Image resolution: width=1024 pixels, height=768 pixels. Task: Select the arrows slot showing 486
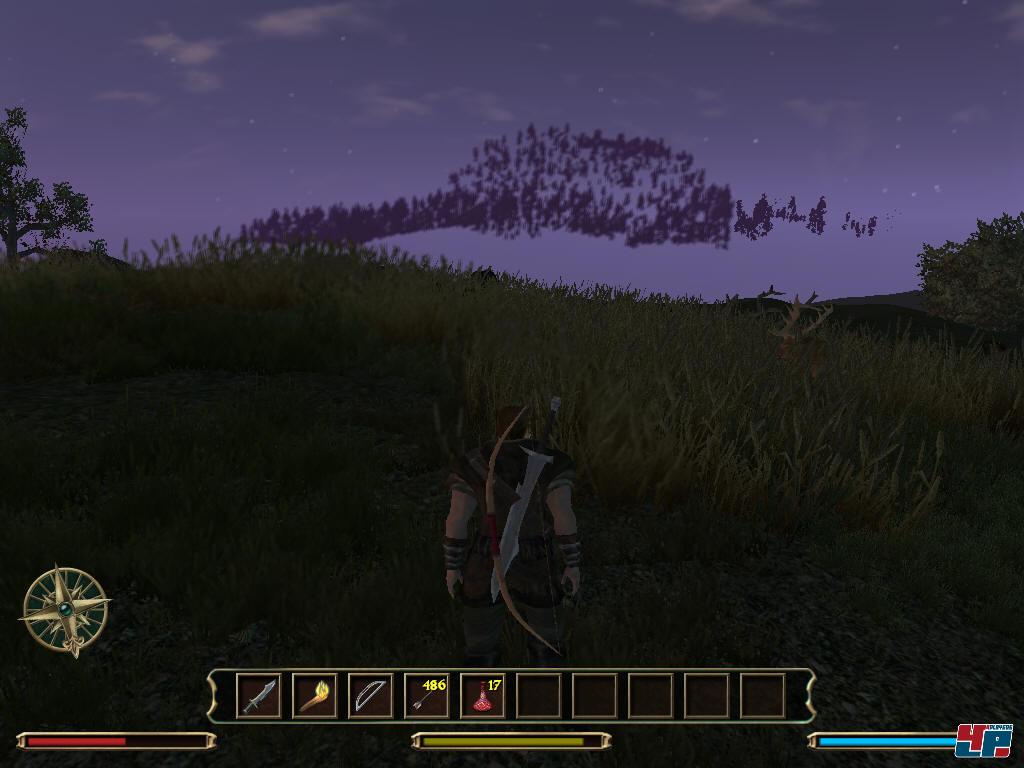[x=427, y=696]
